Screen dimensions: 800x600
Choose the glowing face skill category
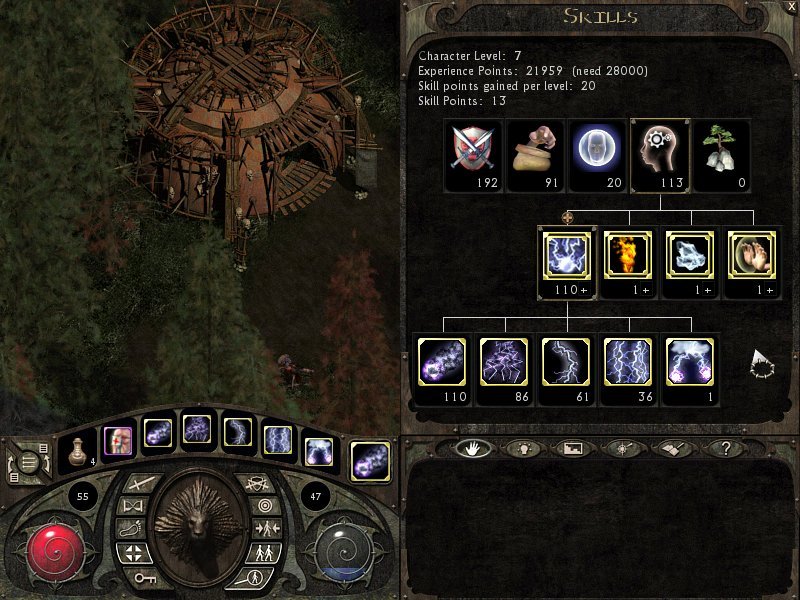597,149
